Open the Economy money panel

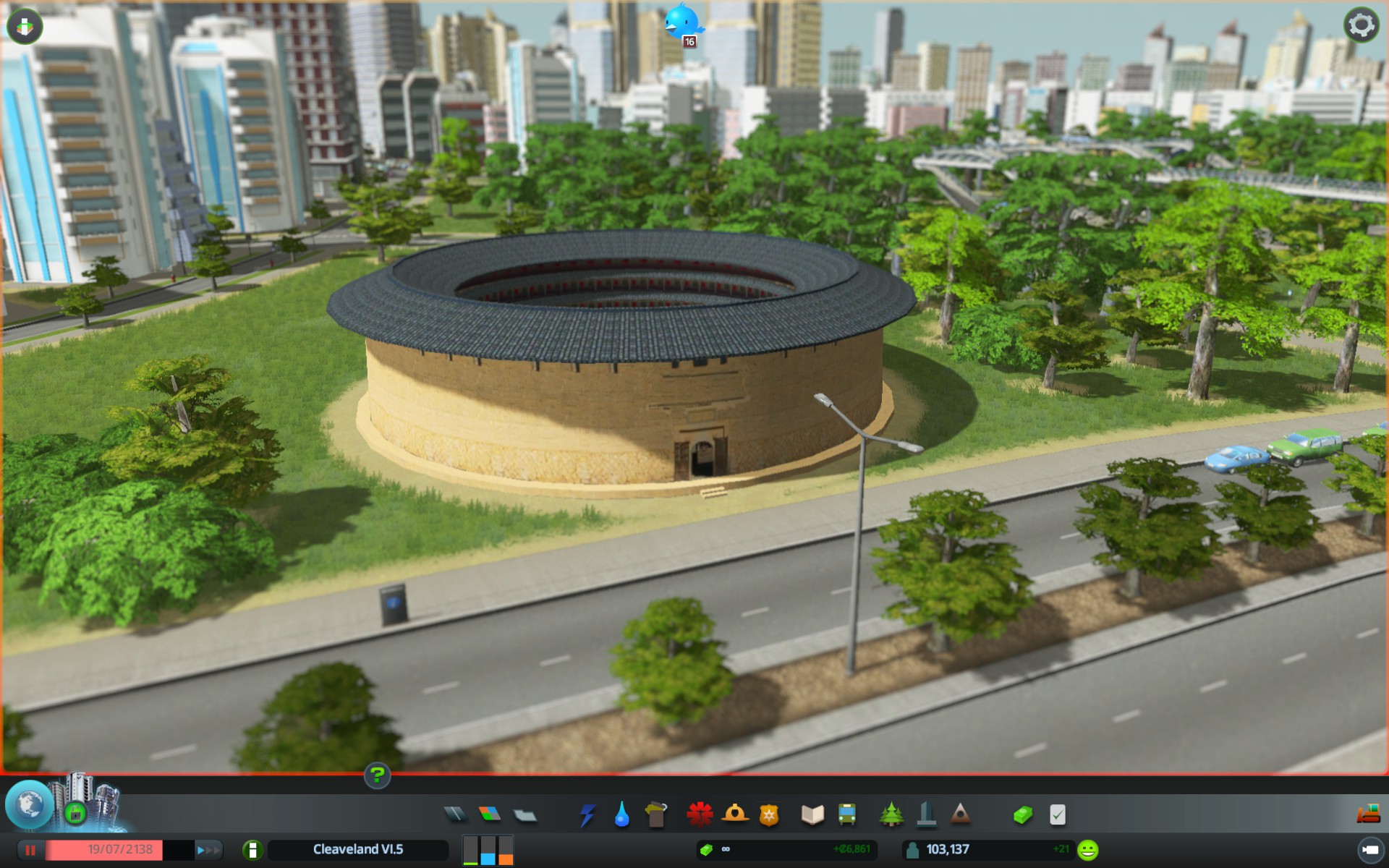point(1022,815)
